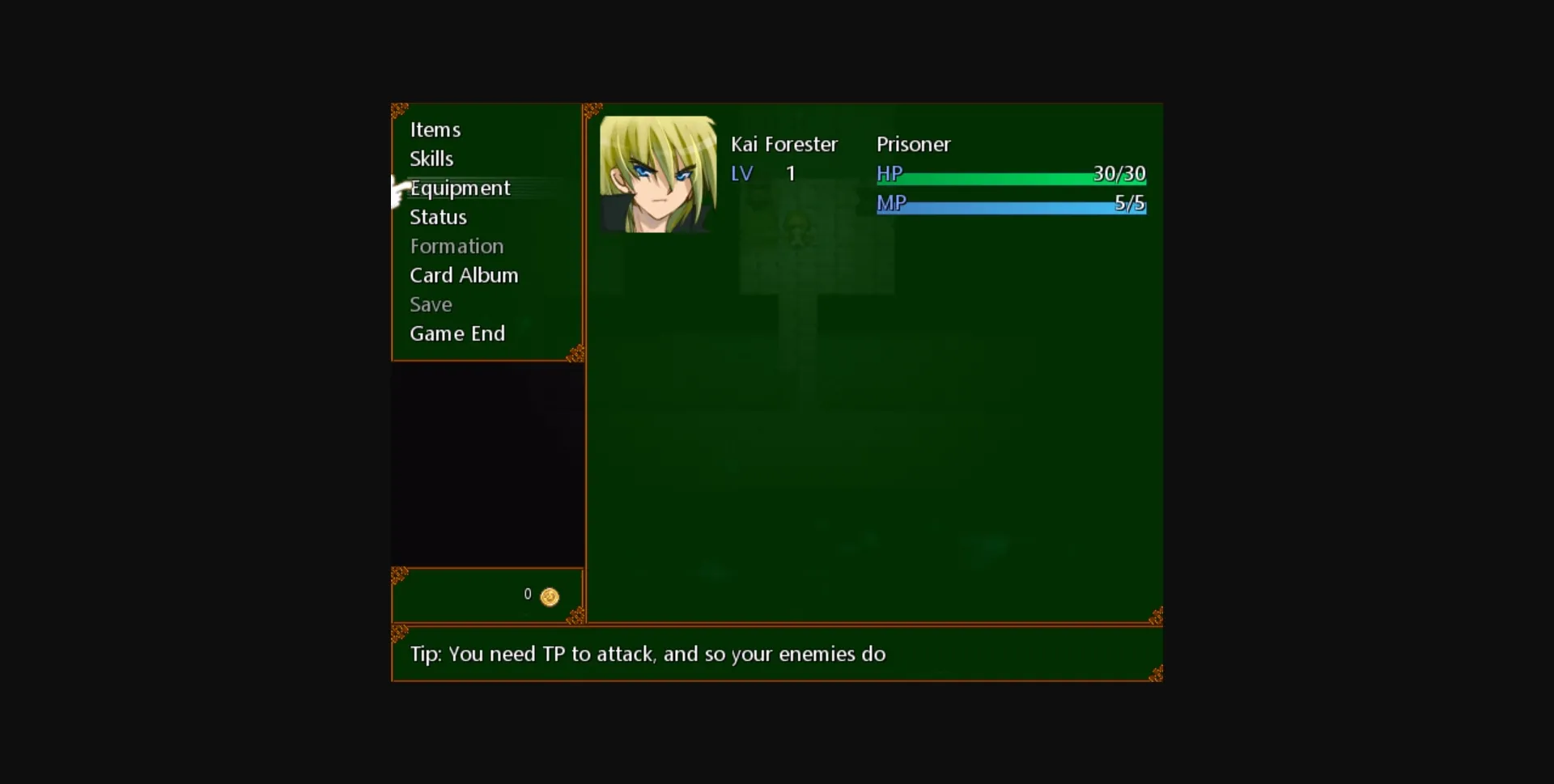Select Kai Forester's character portrait
This screenshot has width=1554, height=784.
point(658,172)
